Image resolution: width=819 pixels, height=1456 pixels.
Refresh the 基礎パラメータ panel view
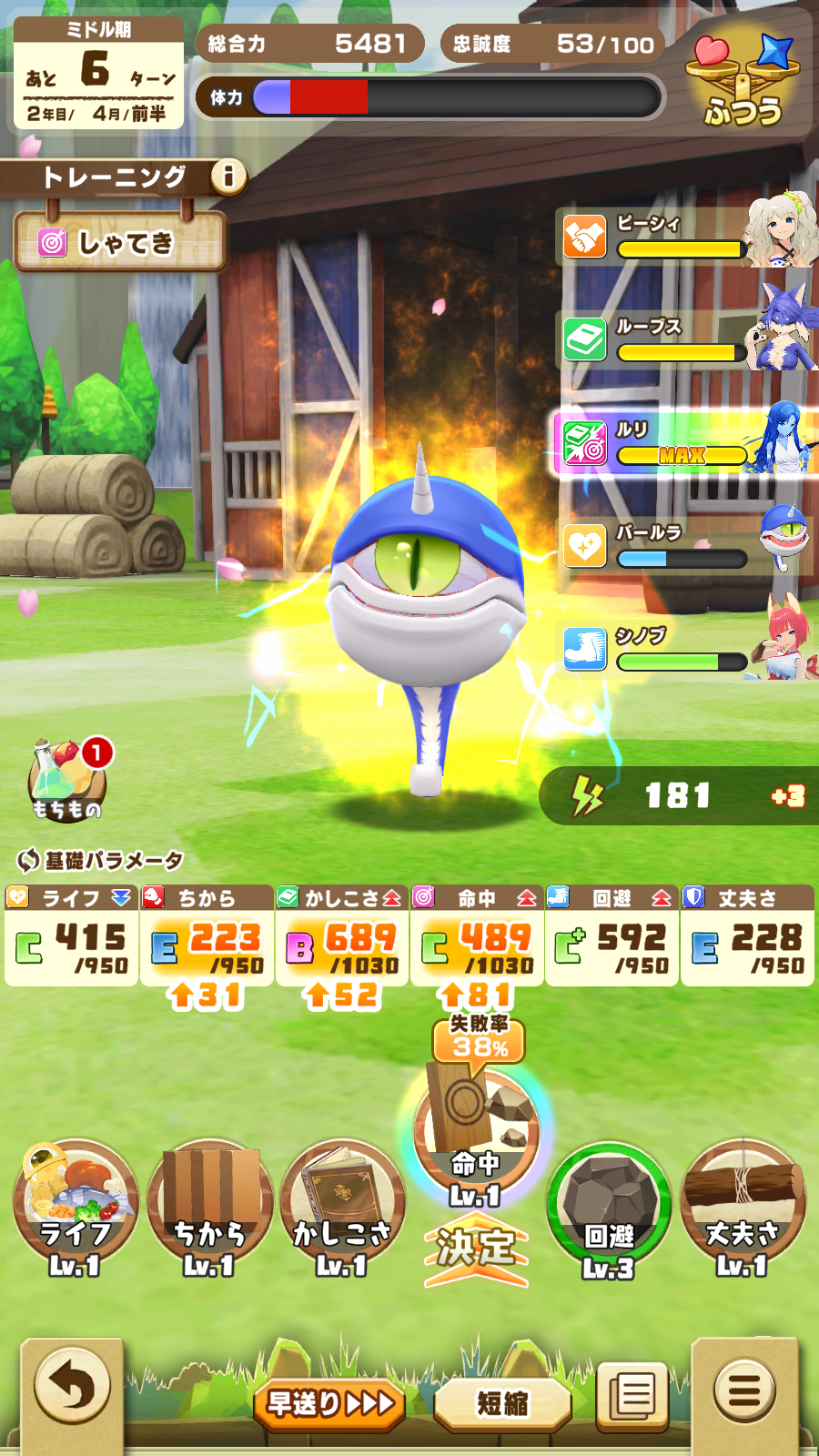(29, 859)
